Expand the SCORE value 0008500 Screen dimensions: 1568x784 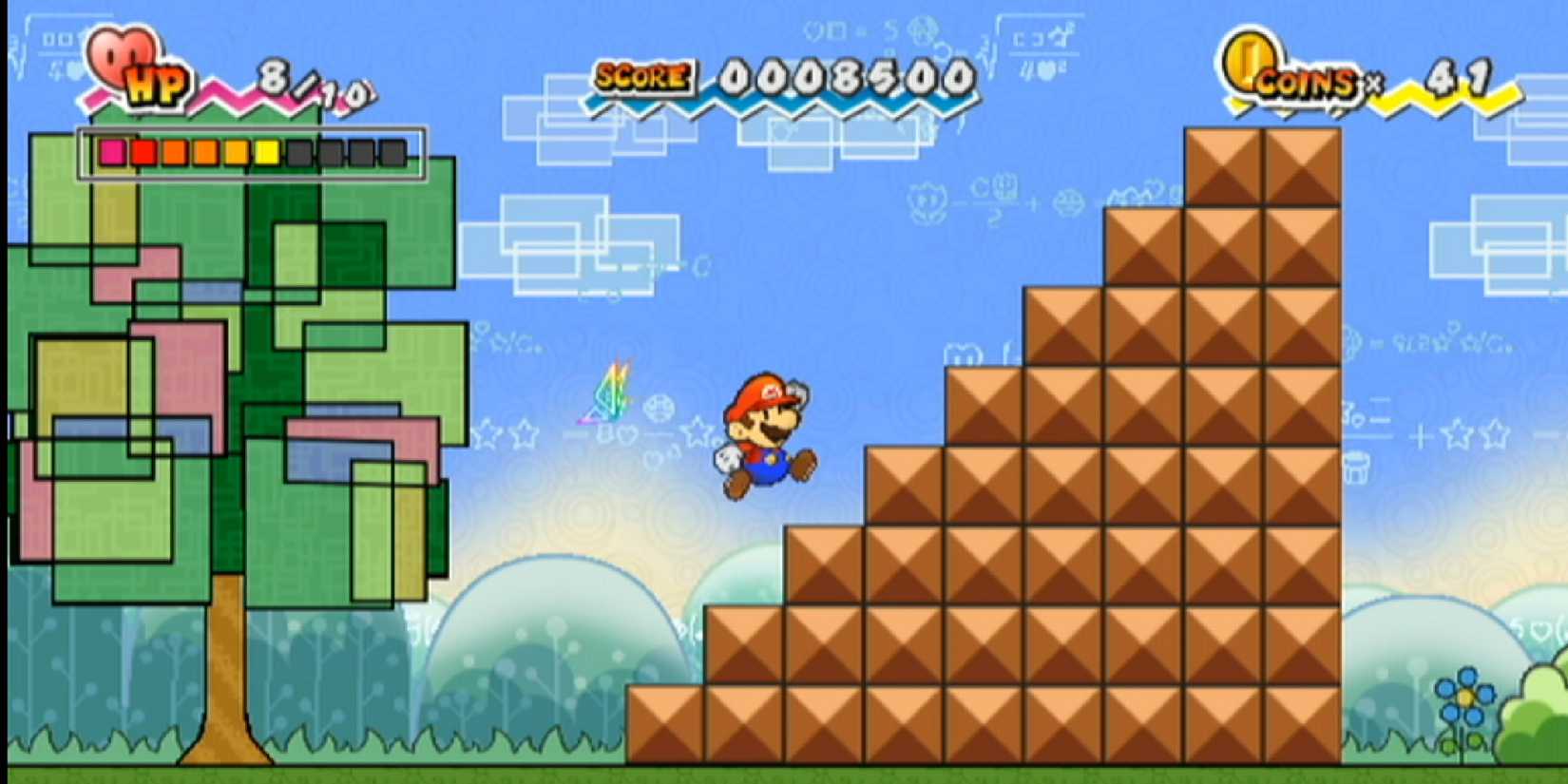[x=846, y=76]
